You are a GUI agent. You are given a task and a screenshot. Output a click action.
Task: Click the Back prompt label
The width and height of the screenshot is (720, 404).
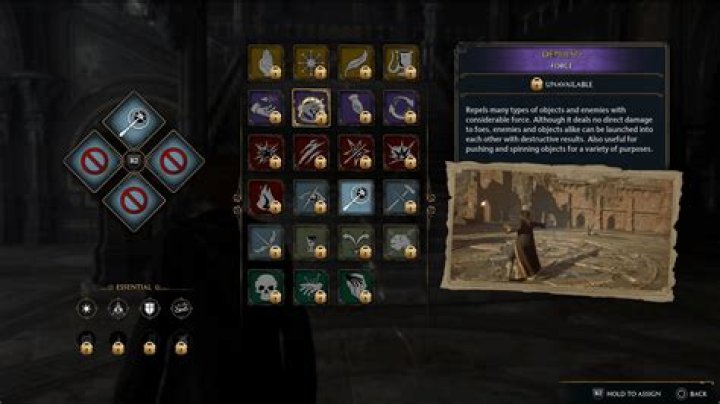[693, 394]
